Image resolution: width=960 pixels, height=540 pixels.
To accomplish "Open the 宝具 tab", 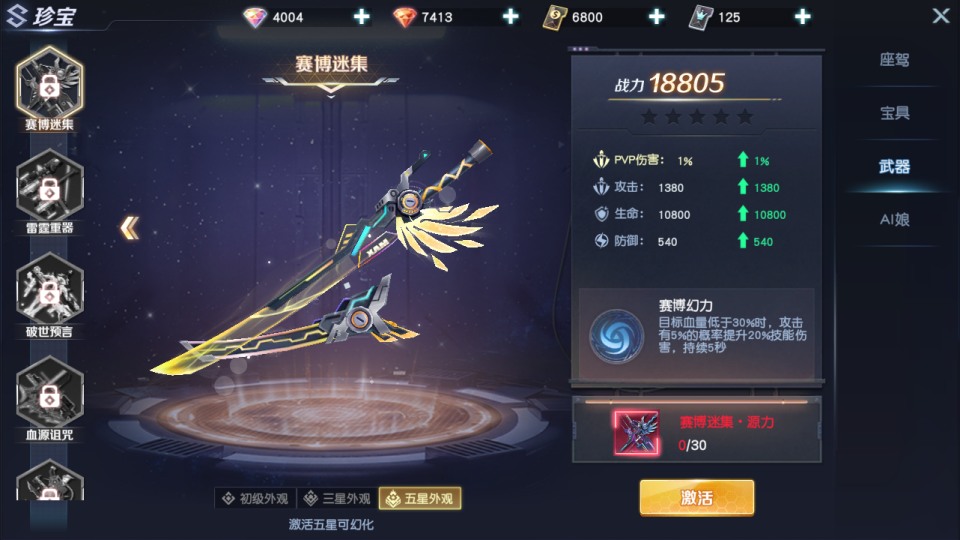I will [x=894, y=113].
